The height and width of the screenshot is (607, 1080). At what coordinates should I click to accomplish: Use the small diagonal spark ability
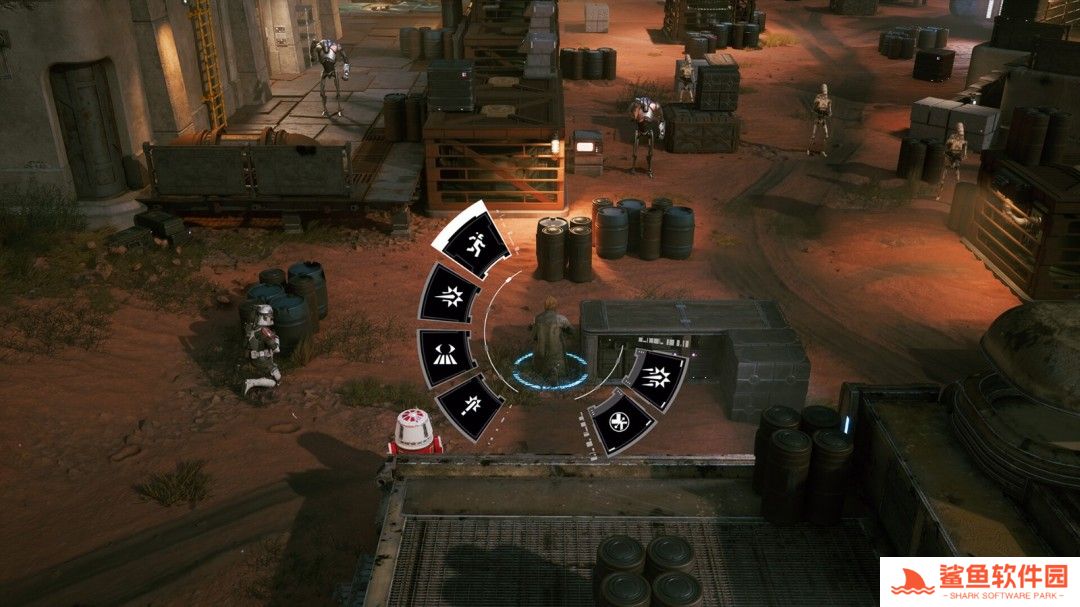[x=468, y=408]
